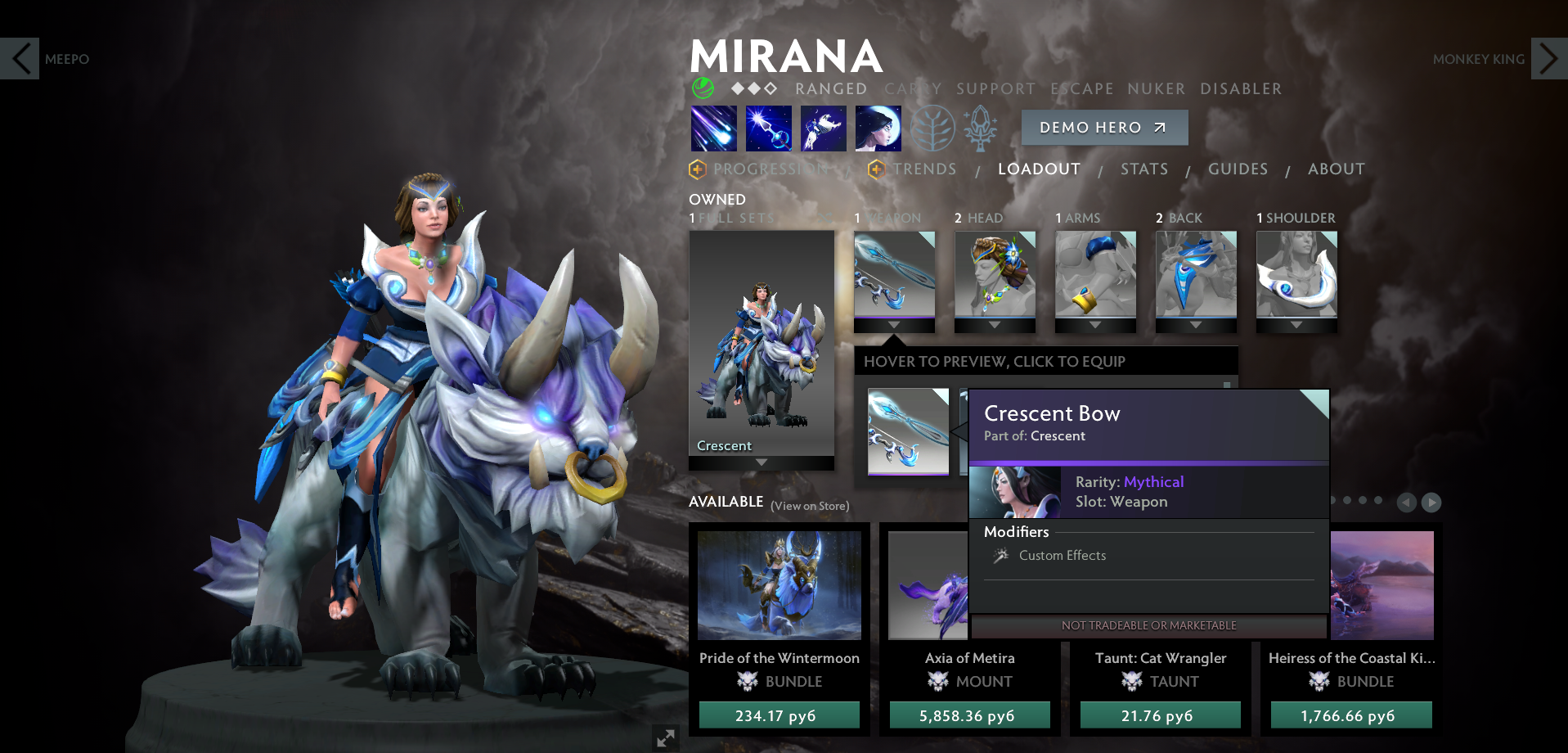1568x753 pixels.
Task: Switch to the Stats tab
Action: (x=1143, y=169)
